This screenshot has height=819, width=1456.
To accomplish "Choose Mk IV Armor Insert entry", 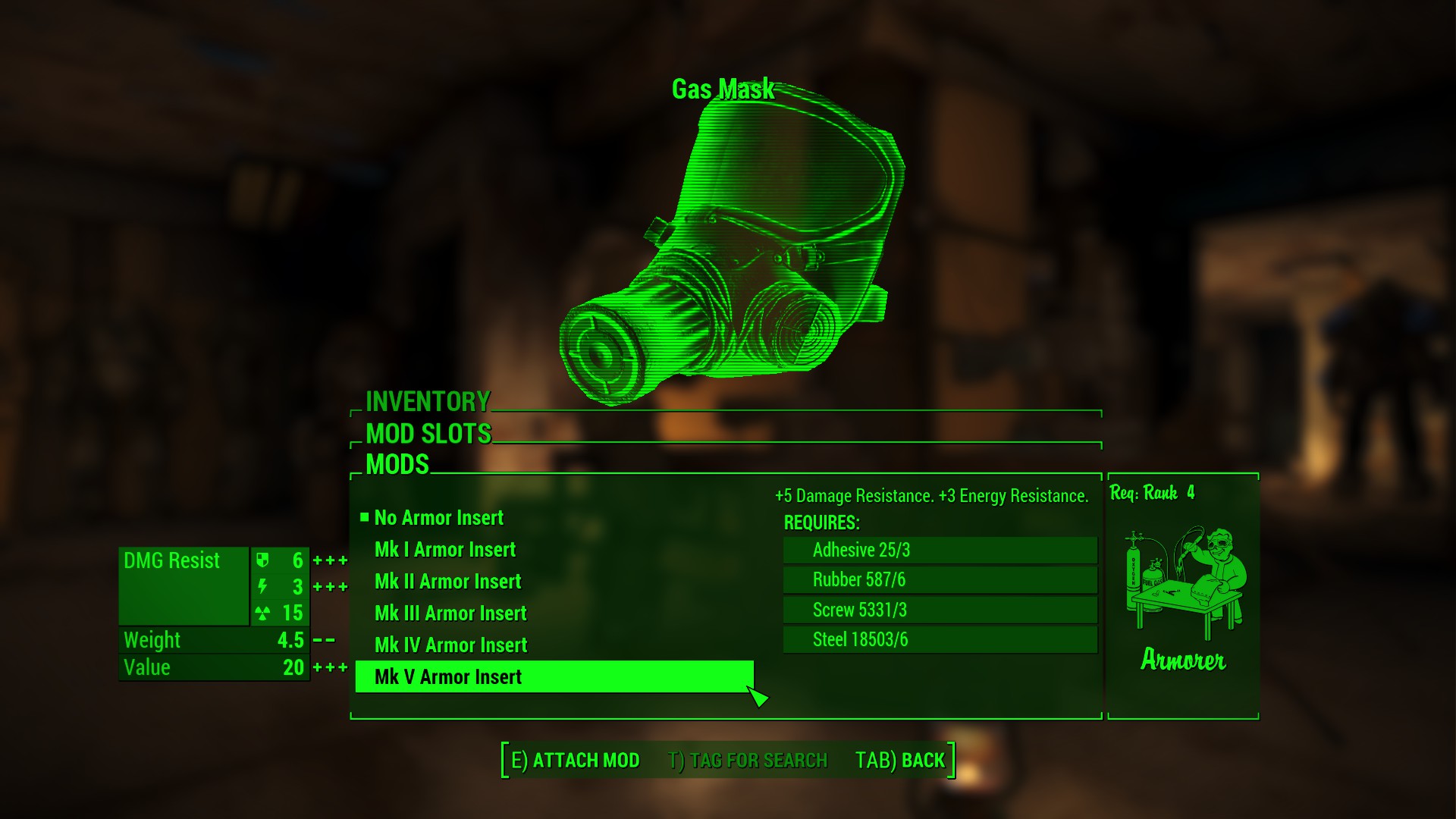I will point(450,645).
